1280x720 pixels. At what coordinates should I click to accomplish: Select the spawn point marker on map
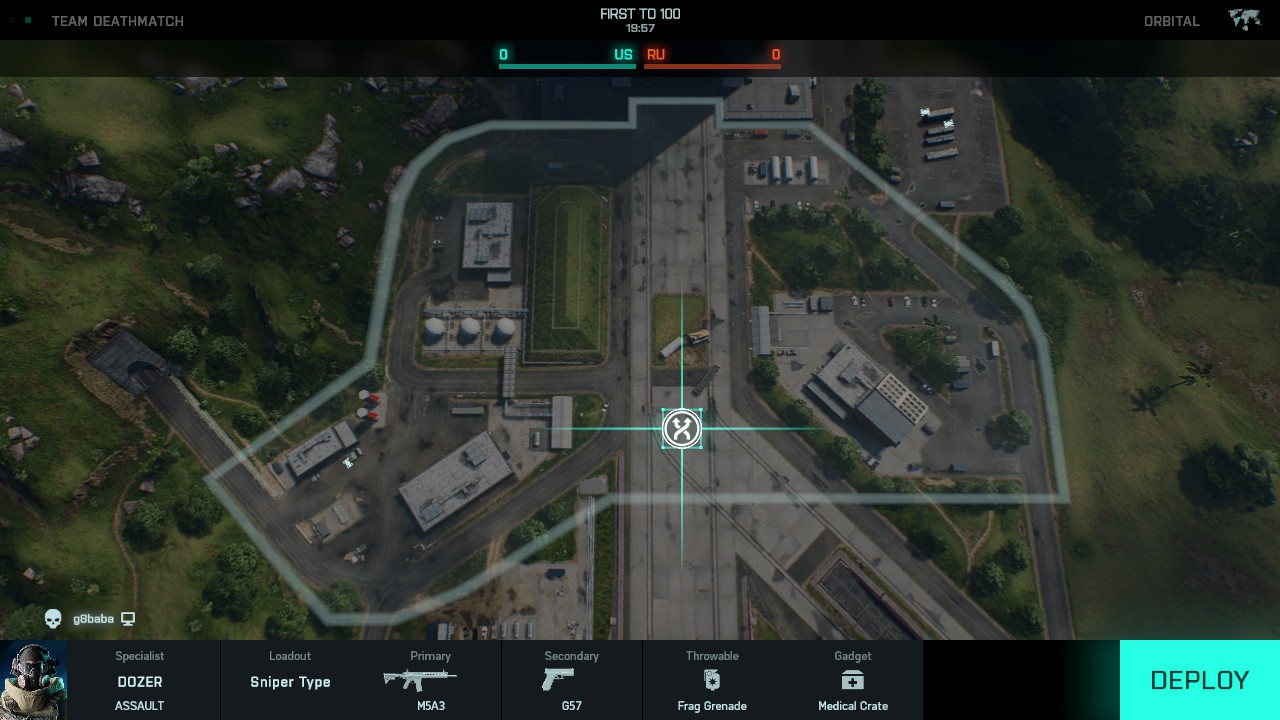(682, 429)
